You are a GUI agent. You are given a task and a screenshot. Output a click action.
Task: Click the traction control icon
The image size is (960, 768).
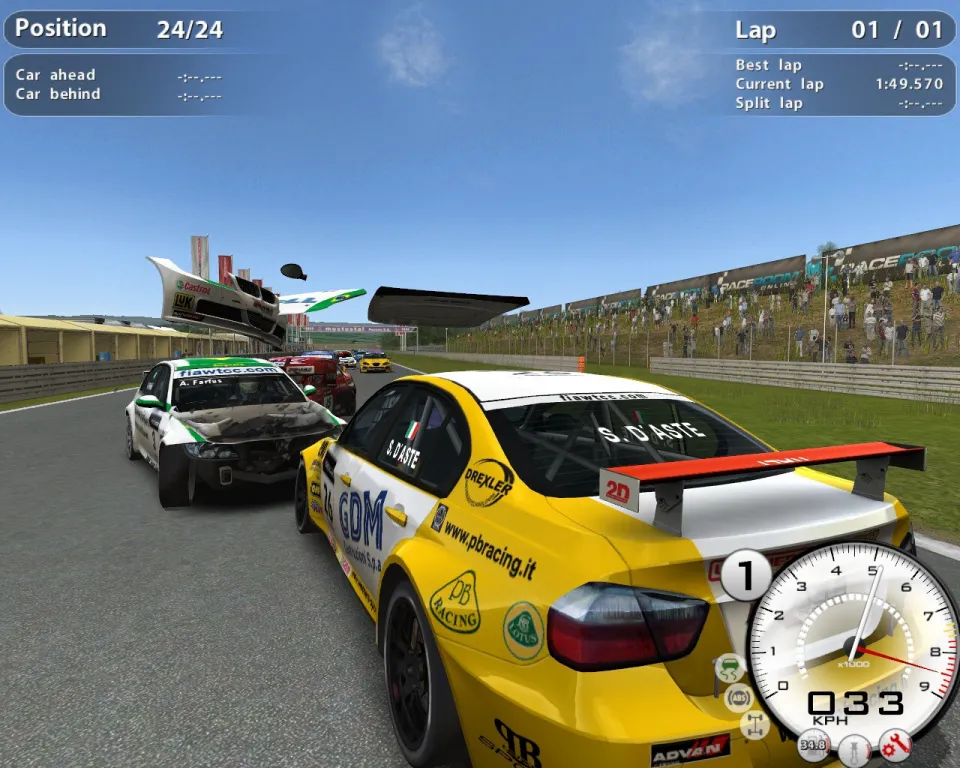pyautogui.click(x=730, y=667)
